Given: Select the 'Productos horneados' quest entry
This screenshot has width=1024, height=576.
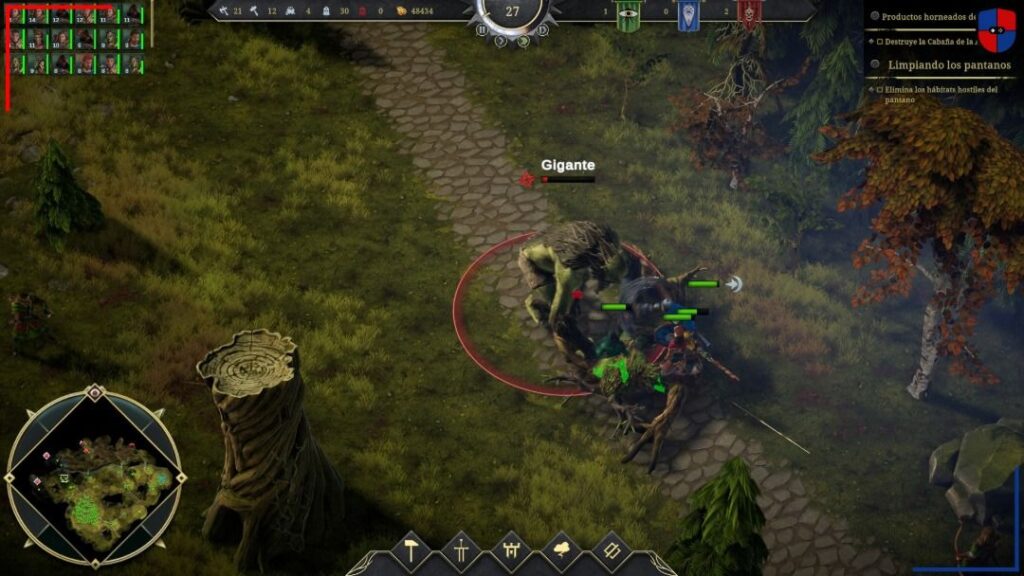Looking at the screenshot, I should pos(928,17).
